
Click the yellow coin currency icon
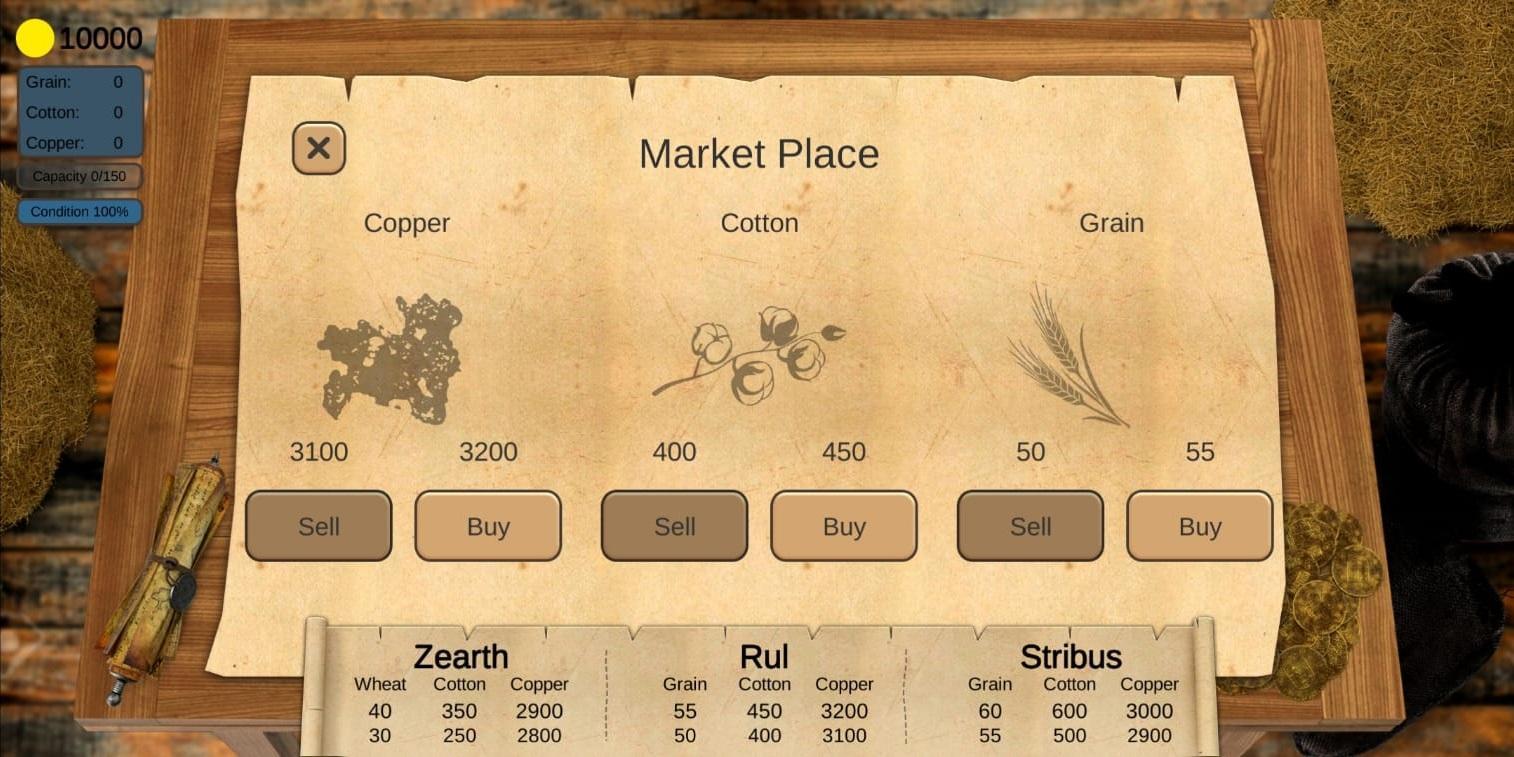[x=36, y=38]
